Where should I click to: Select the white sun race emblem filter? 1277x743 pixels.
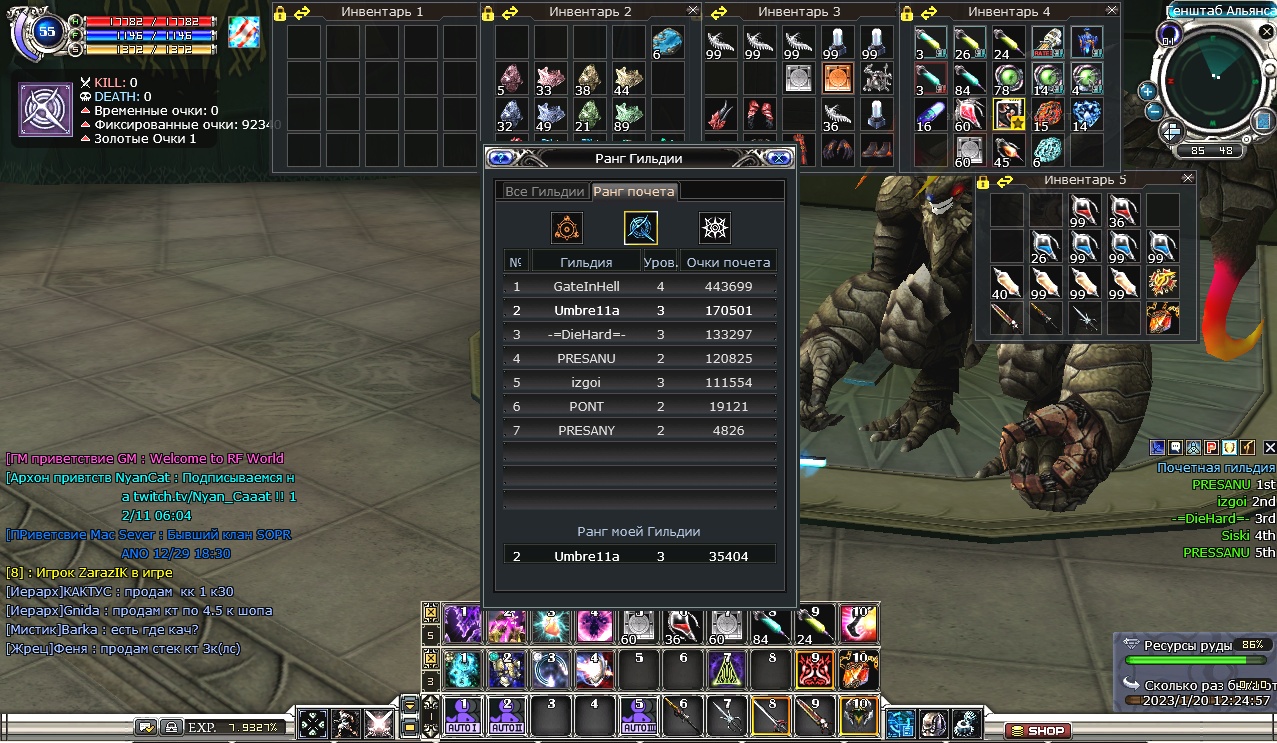(x=714, y=228)
